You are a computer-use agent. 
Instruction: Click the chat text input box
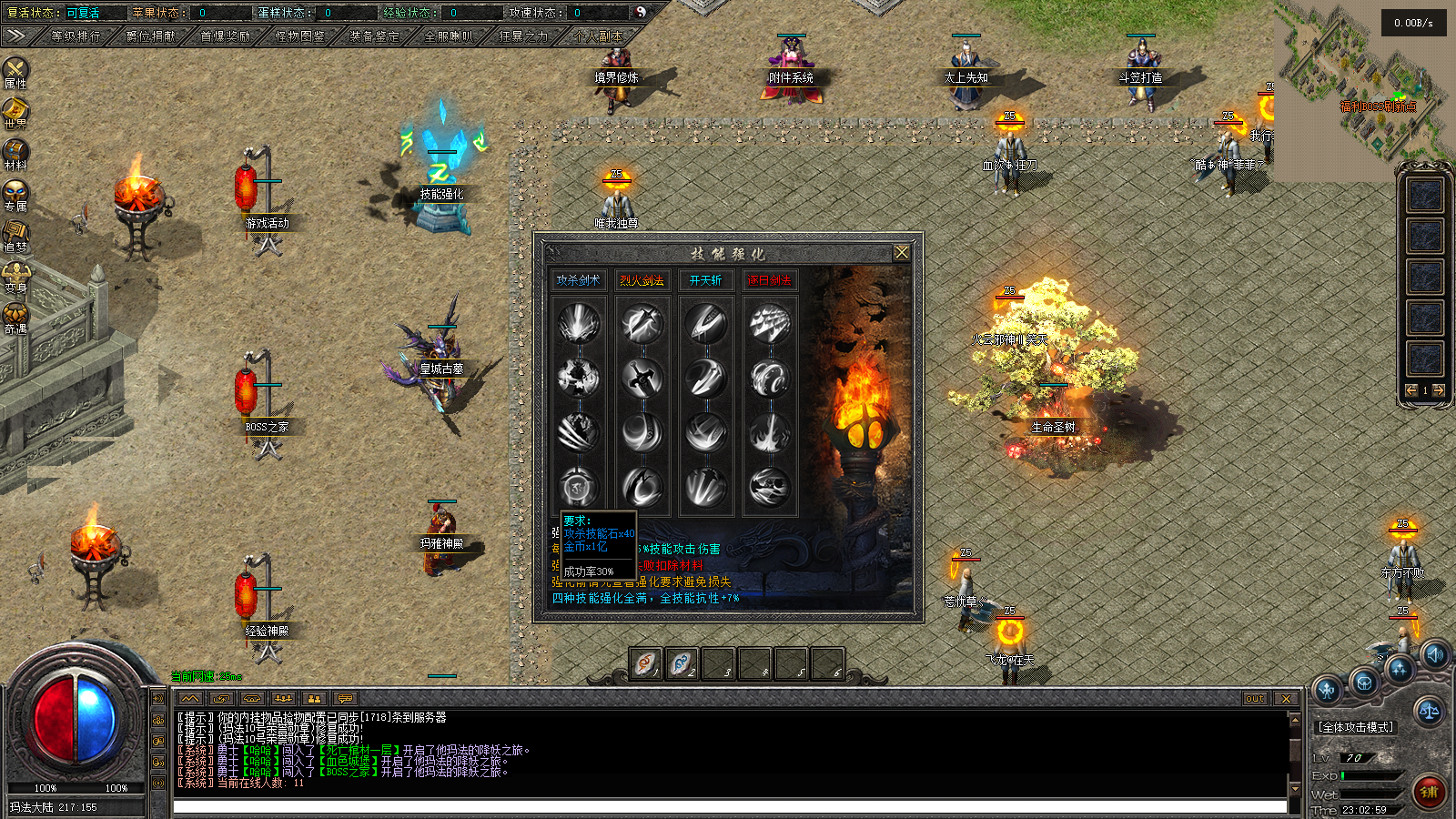click(x=728, y=806)
